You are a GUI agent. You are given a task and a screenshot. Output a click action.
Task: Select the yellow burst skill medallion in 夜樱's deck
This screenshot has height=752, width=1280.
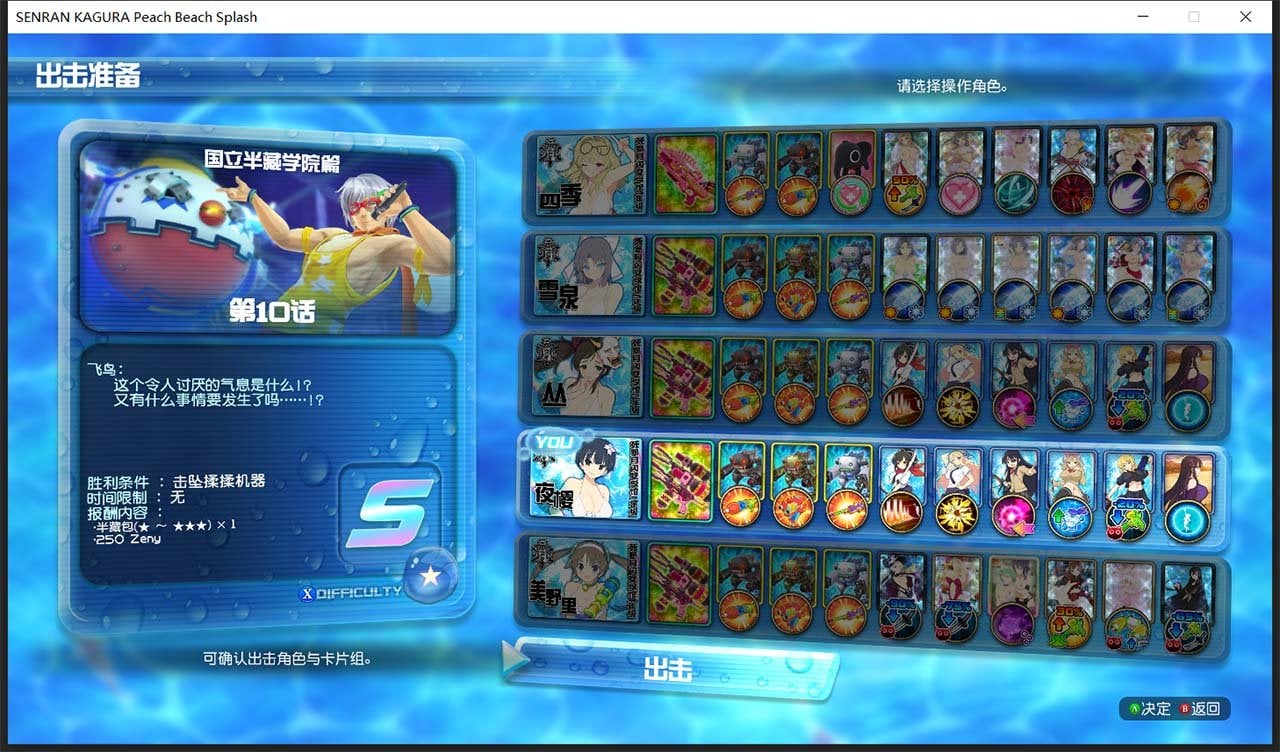tap(958, 513)
